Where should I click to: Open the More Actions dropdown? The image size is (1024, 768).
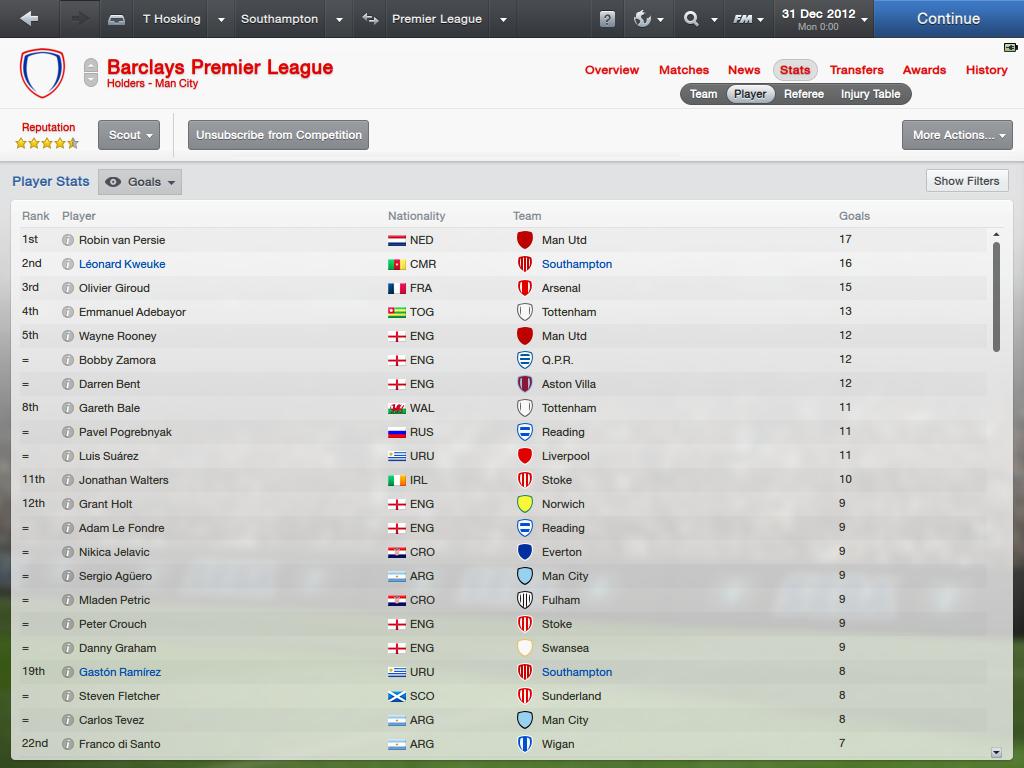956,135
